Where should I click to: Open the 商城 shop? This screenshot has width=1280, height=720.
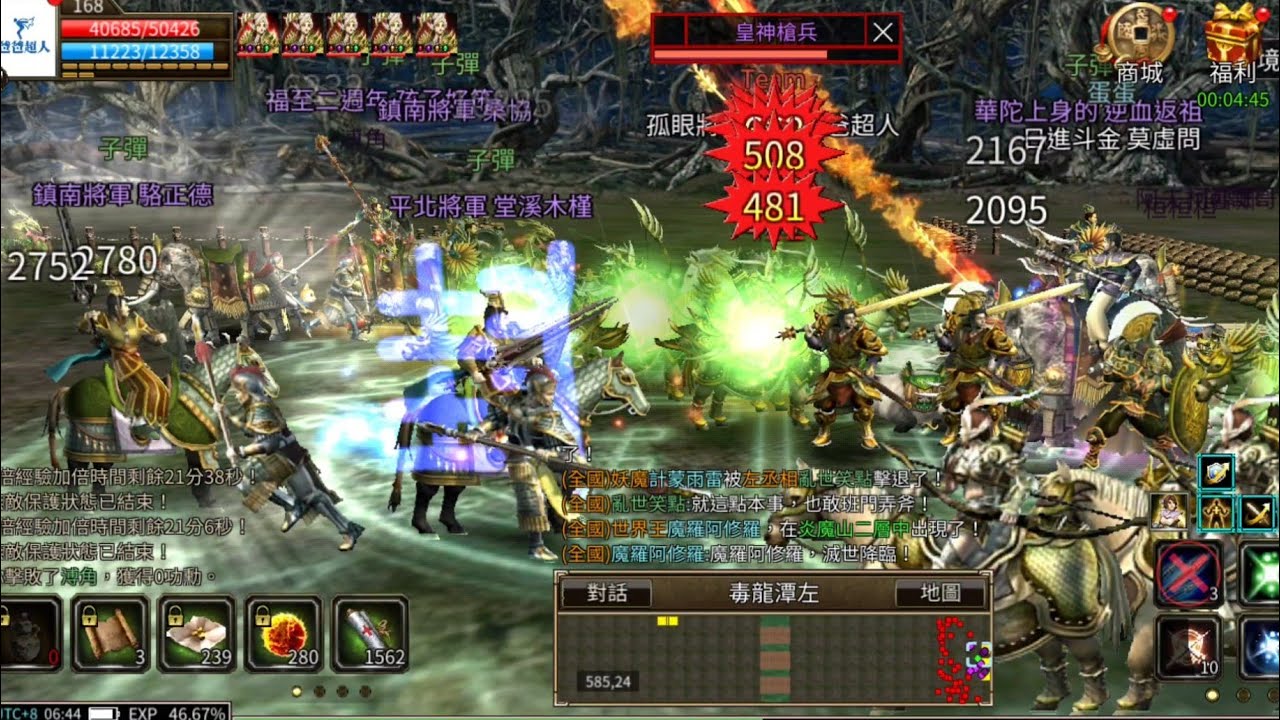1140,40
